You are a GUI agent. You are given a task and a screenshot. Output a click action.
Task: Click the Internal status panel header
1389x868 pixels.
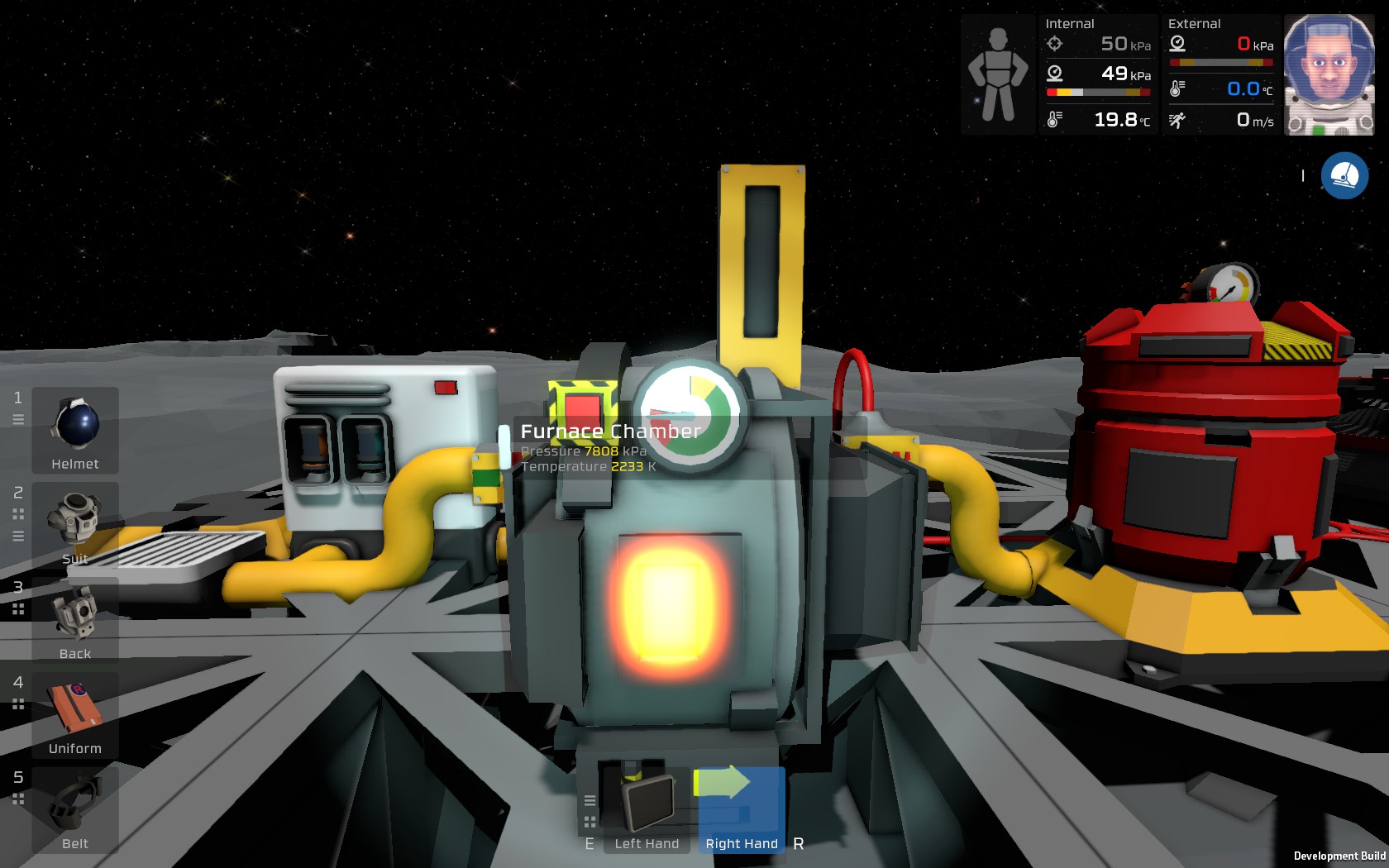pyautogui.click(x=1069, y=23)
